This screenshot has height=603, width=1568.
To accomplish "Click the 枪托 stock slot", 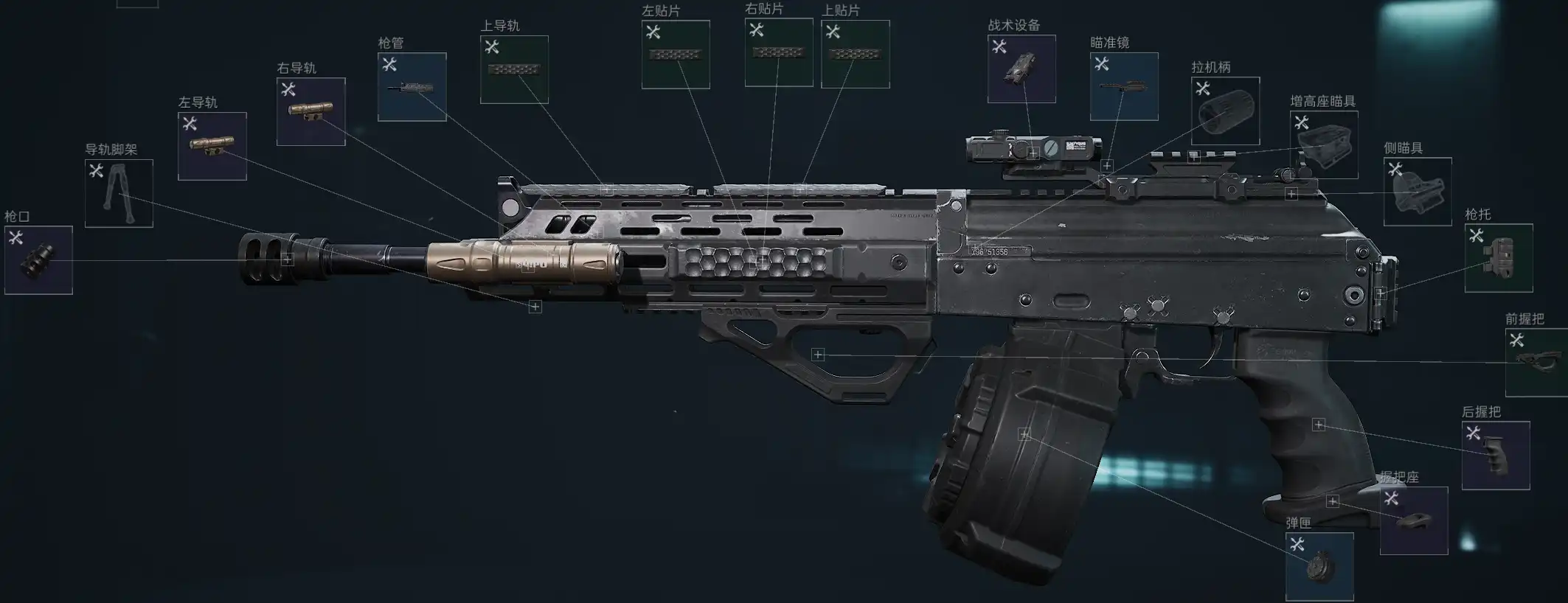I will 1499,258.
